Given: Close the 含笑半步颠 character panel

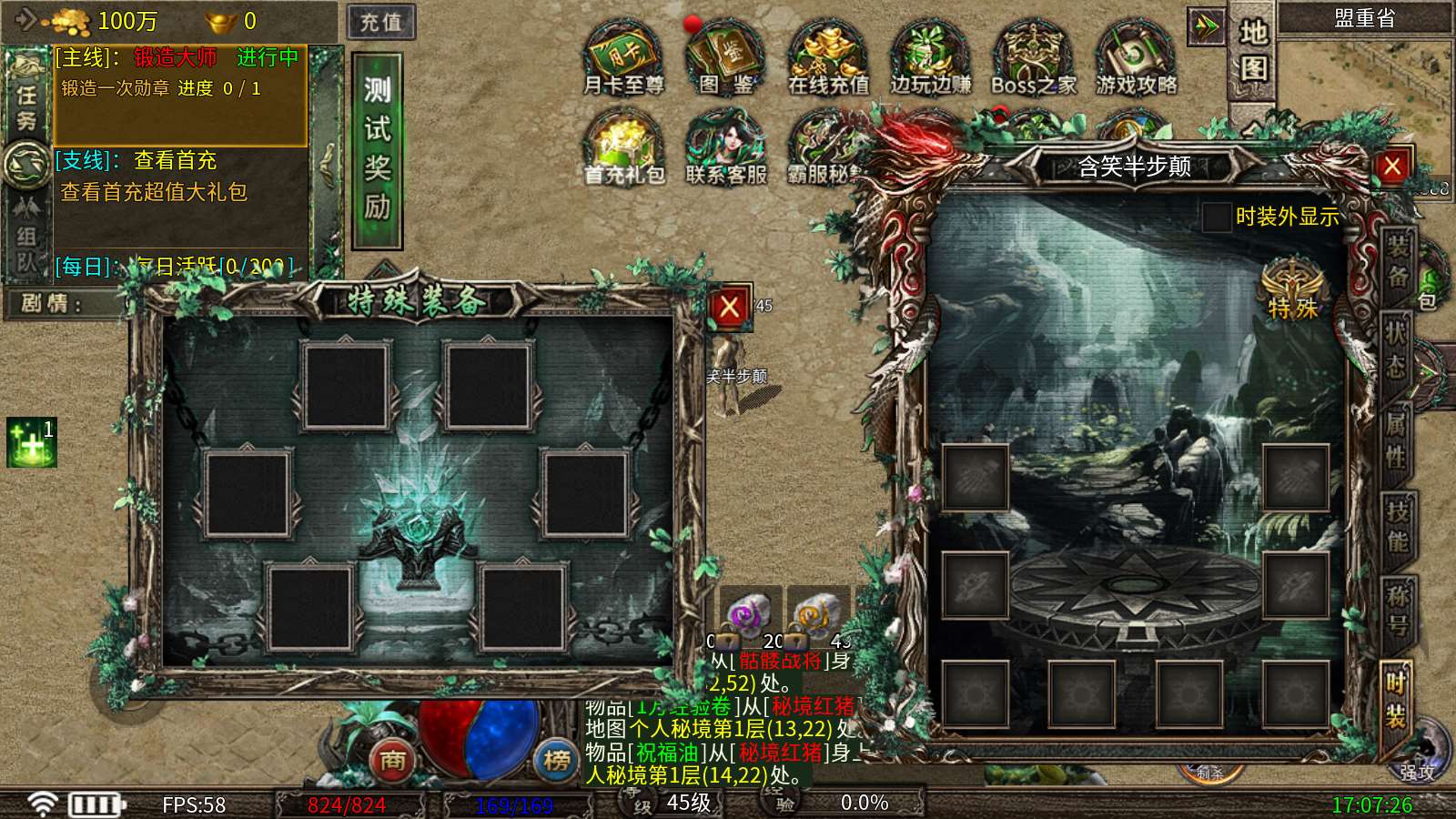Looking at the screenshot, I should 1391,167.
